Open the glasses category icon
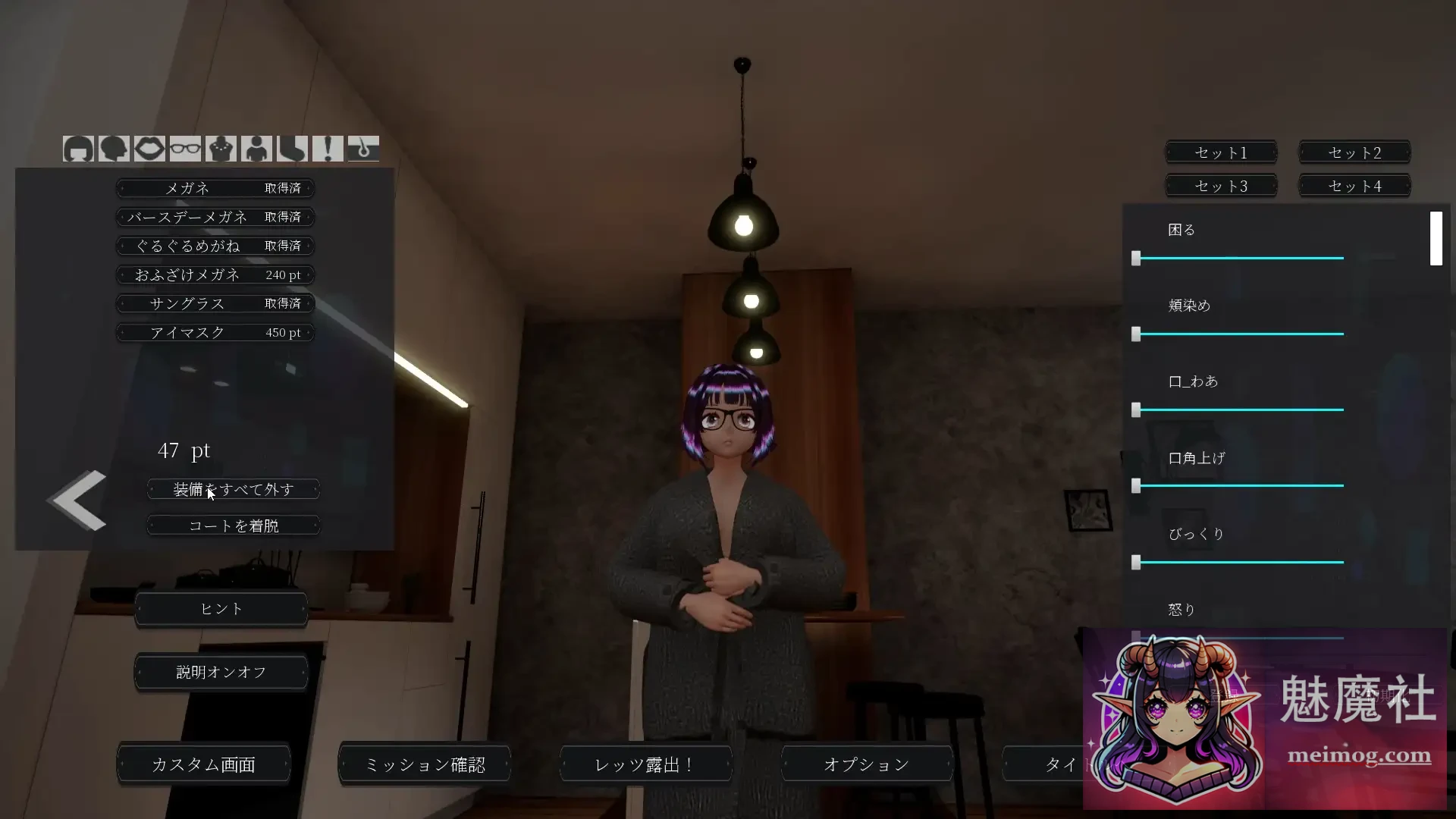Screen dimensions: 1456x819 tap(186, 149)
